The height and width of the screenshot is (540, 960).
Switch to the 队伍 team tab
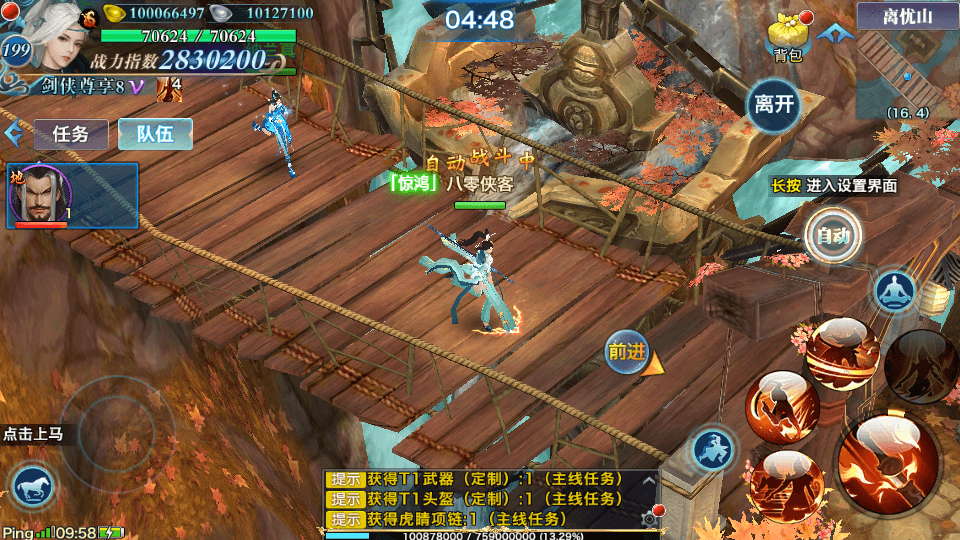pos(155,134)
